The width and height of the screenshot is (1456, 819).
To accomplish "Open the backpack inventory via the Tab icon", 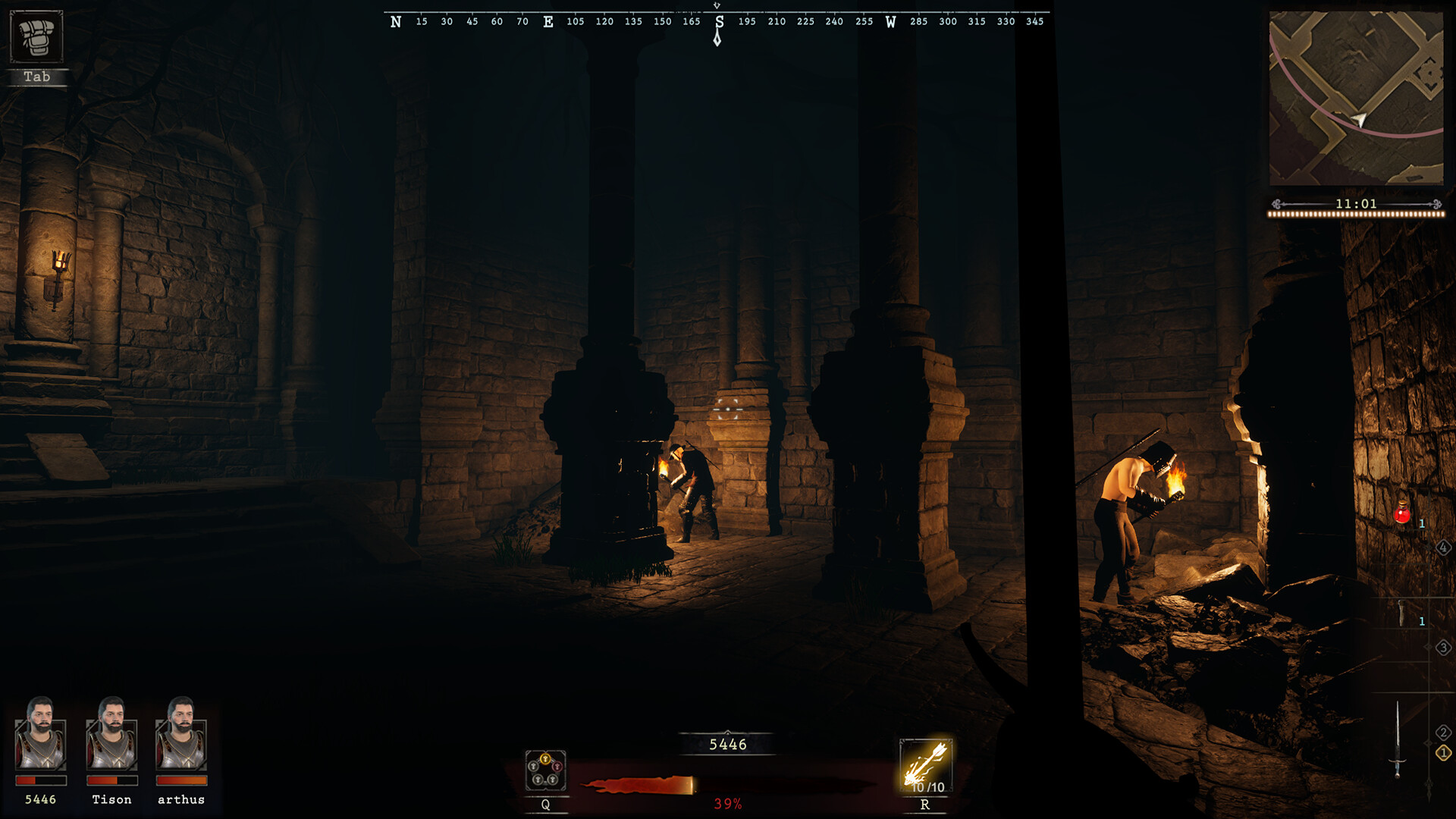I will click(x=36, y=36).
